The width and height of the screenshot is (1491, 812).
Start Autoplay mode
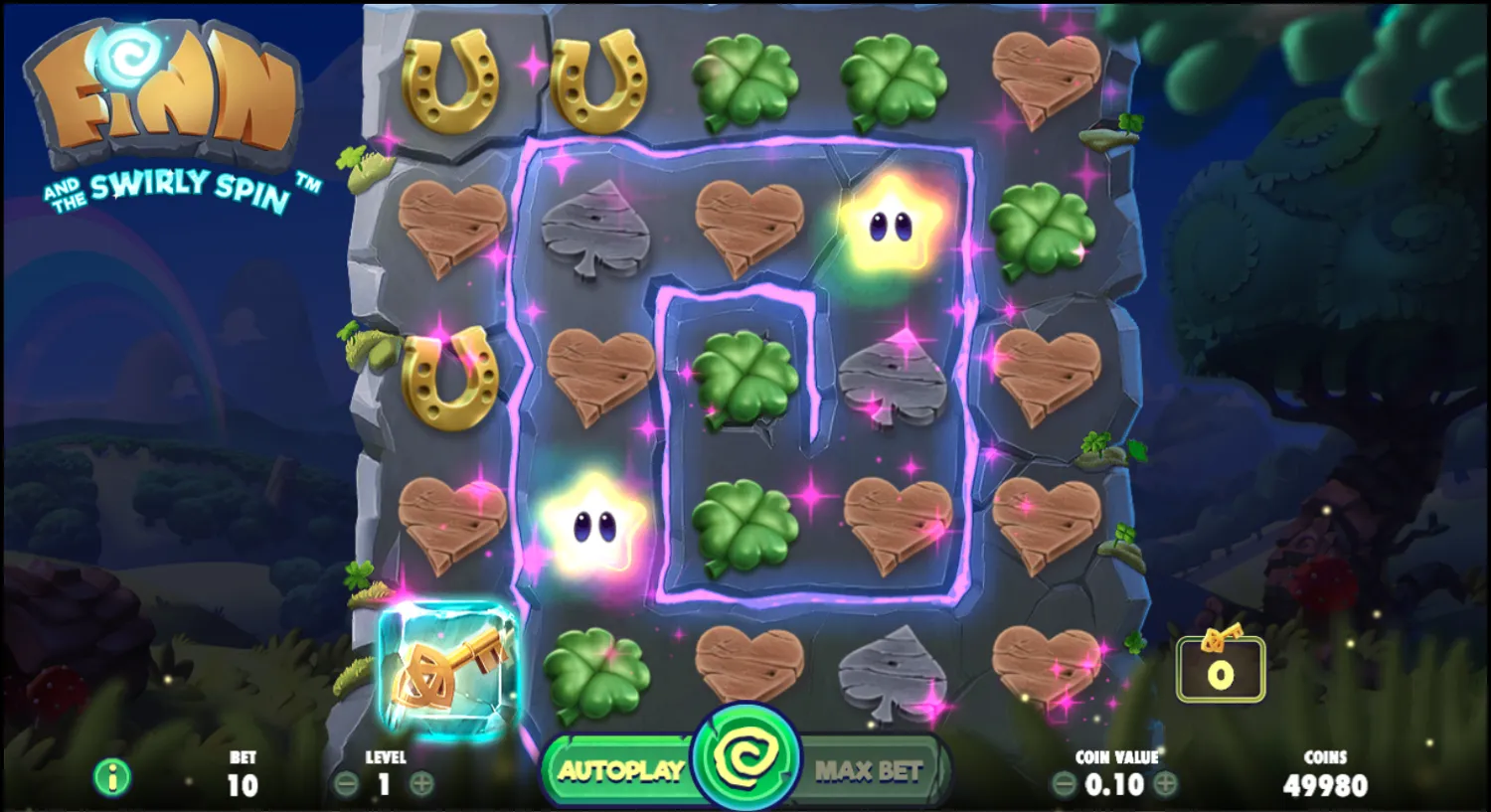tap(621, 766)
